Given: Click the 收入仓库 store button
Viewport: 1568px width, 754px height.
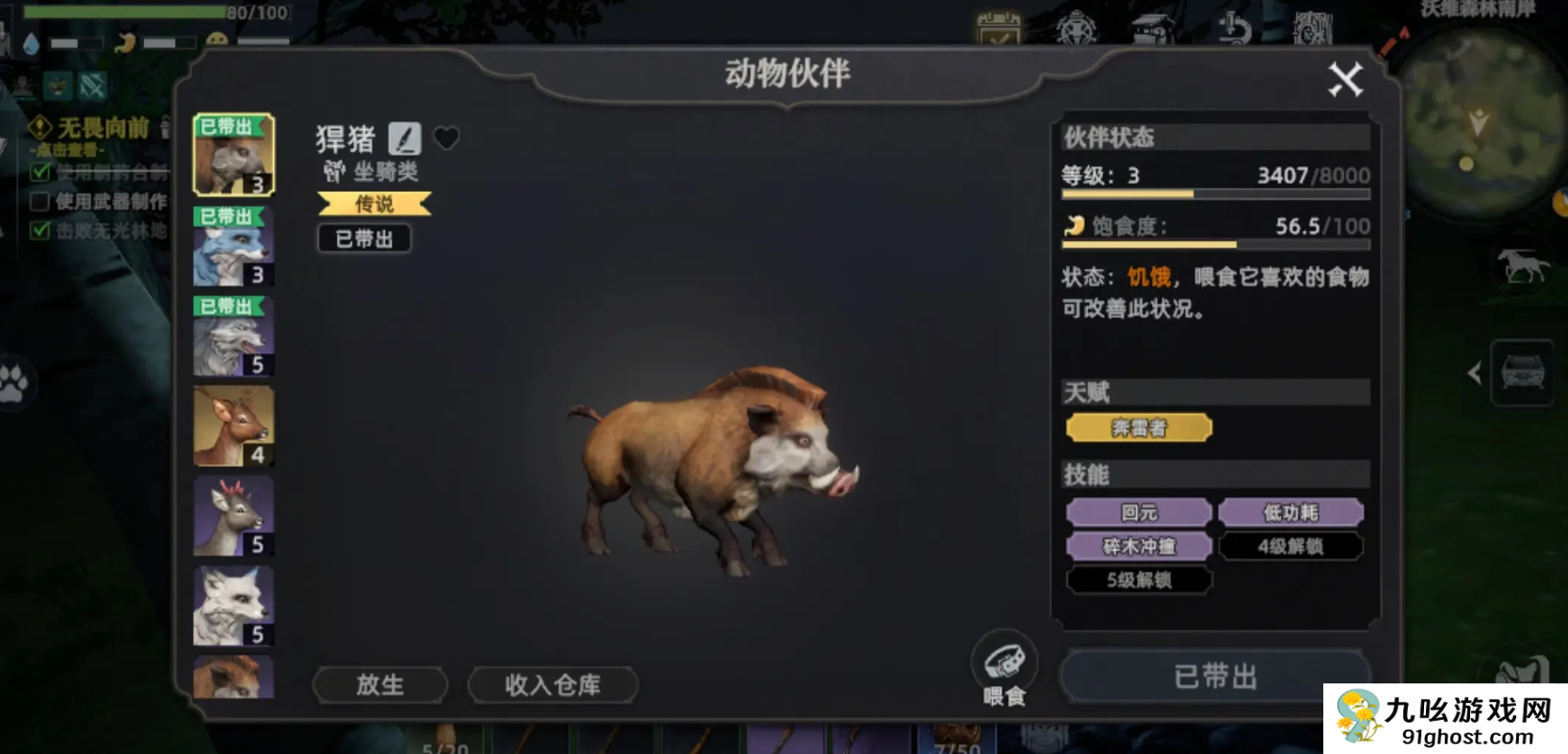Looking at the screenshot, I should (x=552, y=685).
